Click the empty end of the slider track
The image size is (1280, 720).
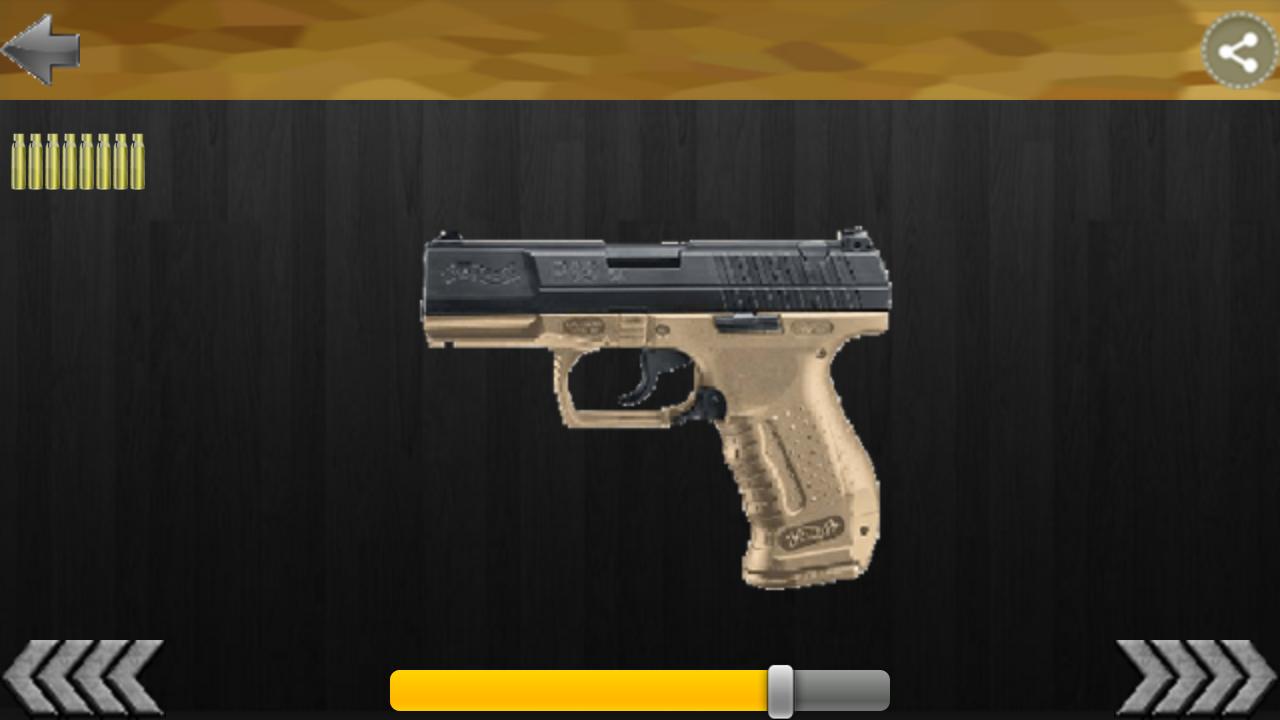840,690
